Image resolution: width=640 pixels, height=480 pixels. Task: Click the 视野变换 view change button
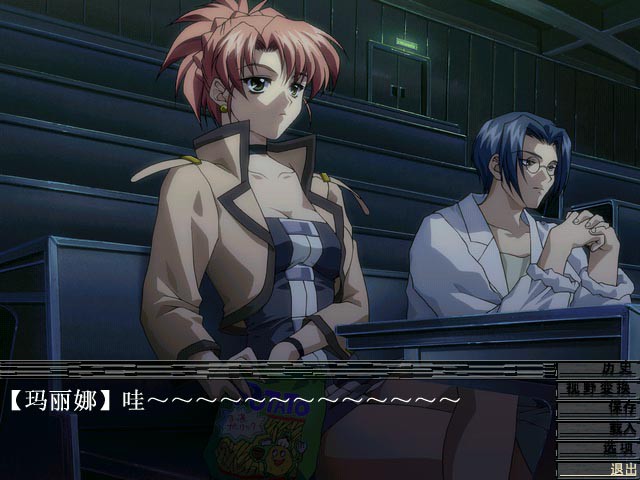[x=596, y=388]
